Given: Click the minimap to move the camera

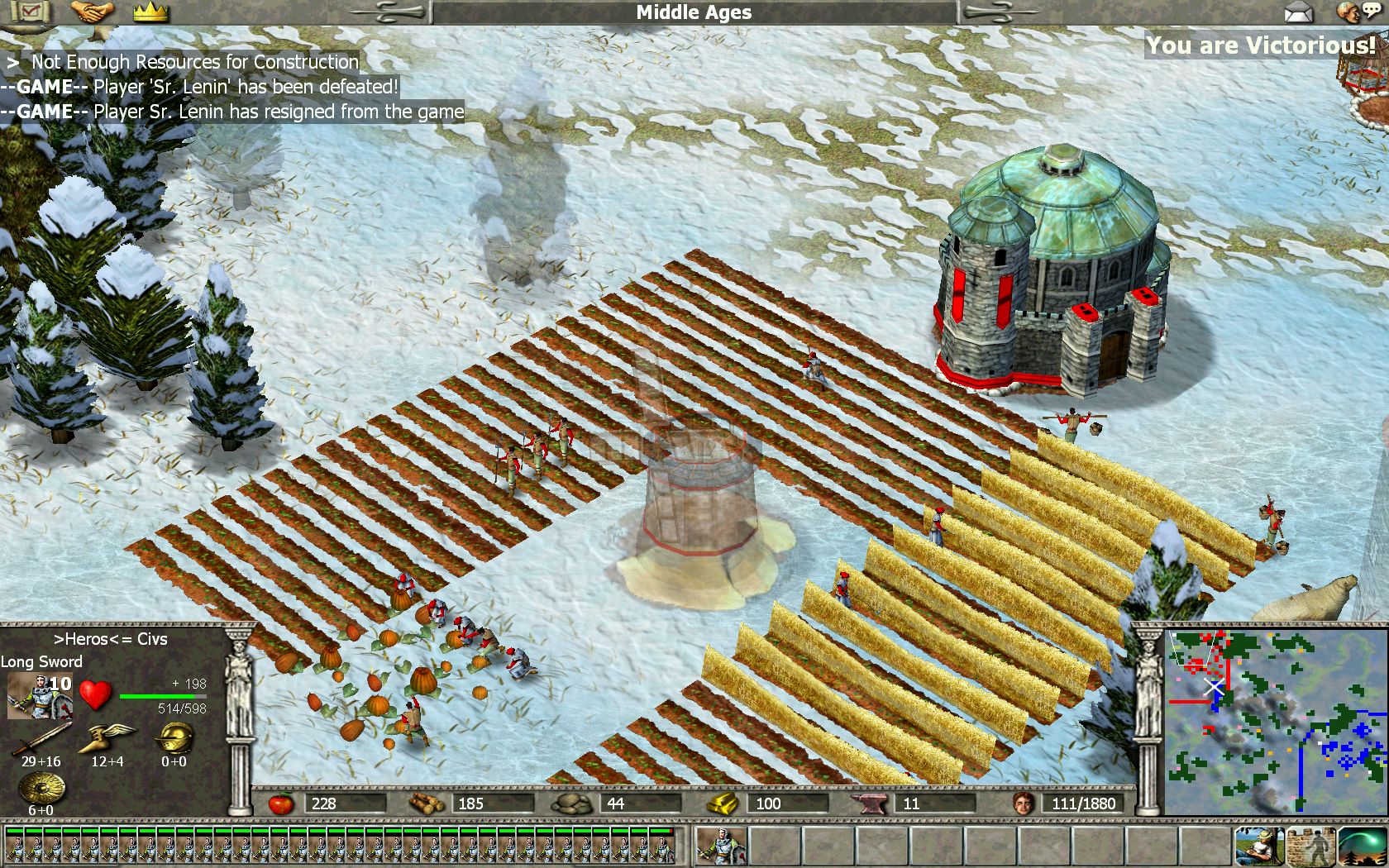Looking at the screenshot, I should tap(1275, 721).
